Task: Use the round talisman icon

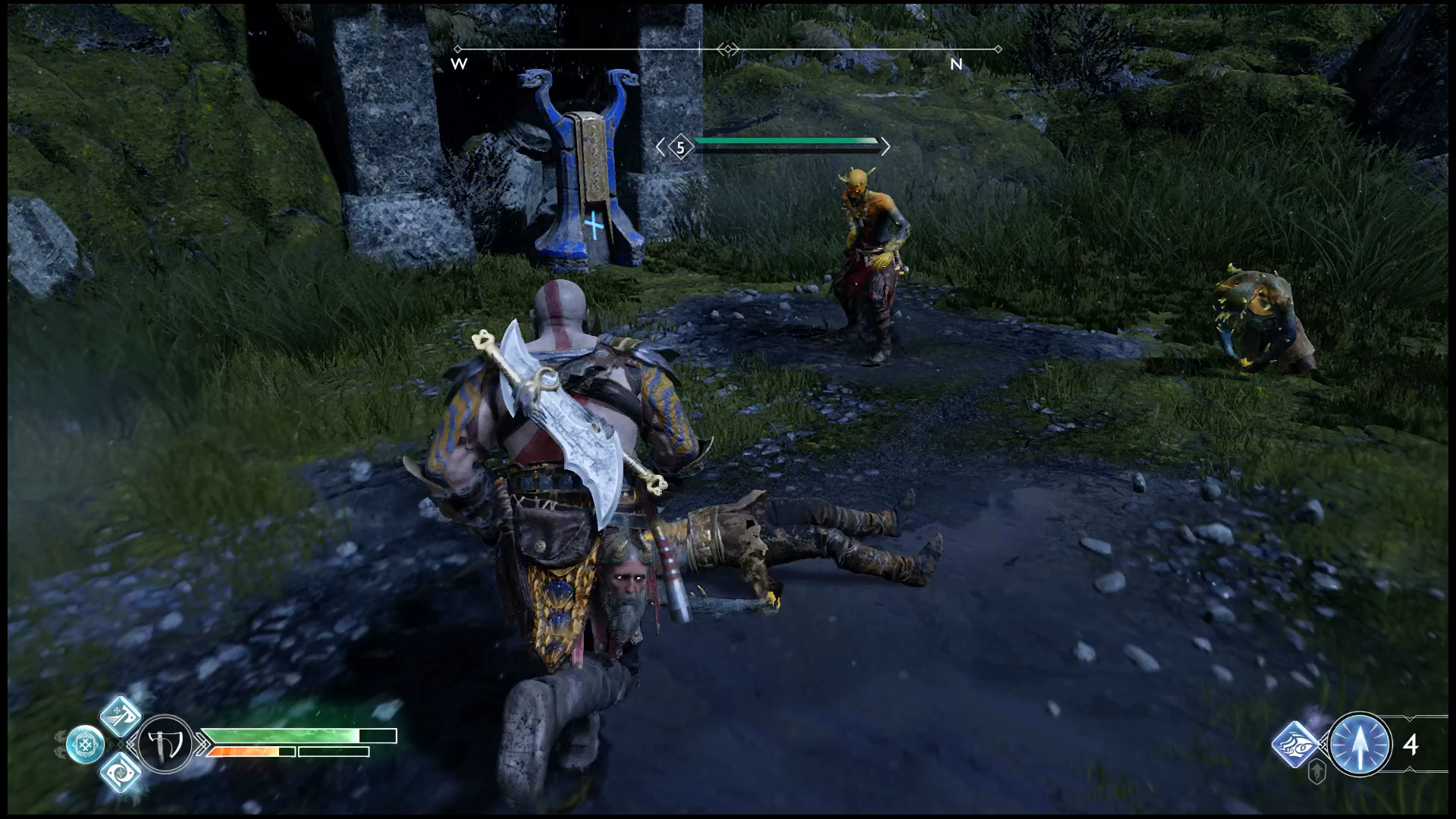Action: [85, 744]
